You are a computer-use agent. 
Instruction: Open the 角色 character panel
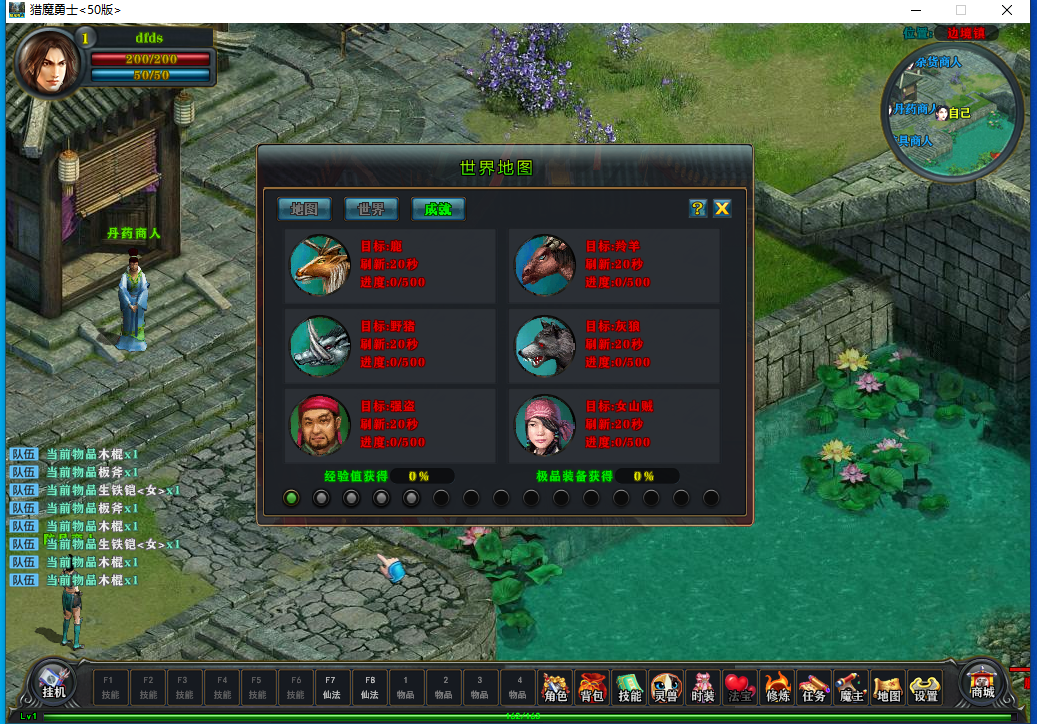(556, 687)
